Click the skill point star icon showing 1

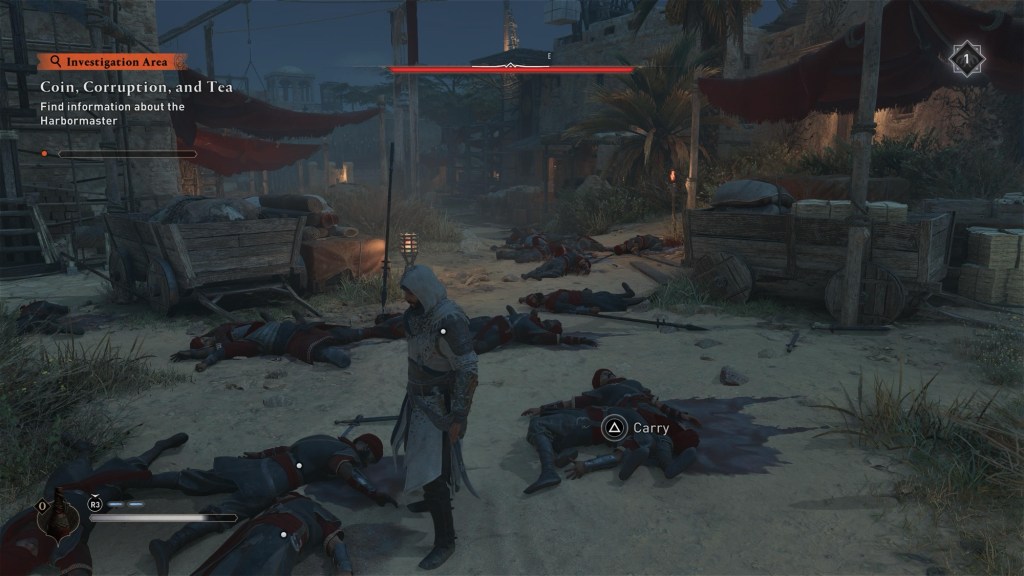click(x=966, y=59)
